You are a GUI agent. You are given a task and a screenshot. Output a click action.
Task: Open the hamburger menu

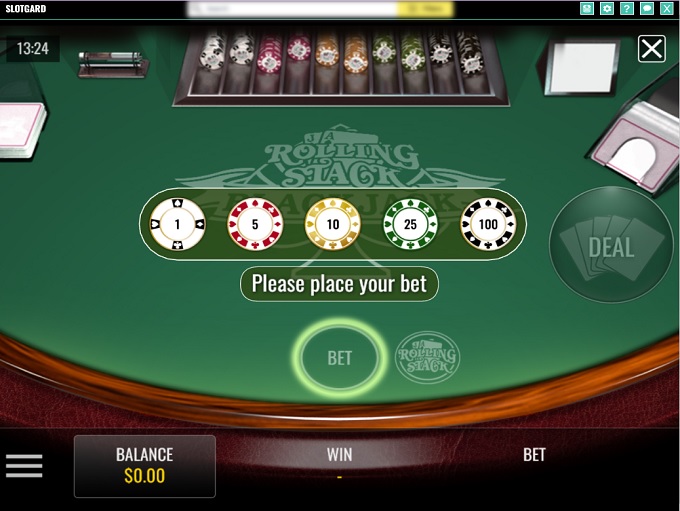(x=24, y=466)
